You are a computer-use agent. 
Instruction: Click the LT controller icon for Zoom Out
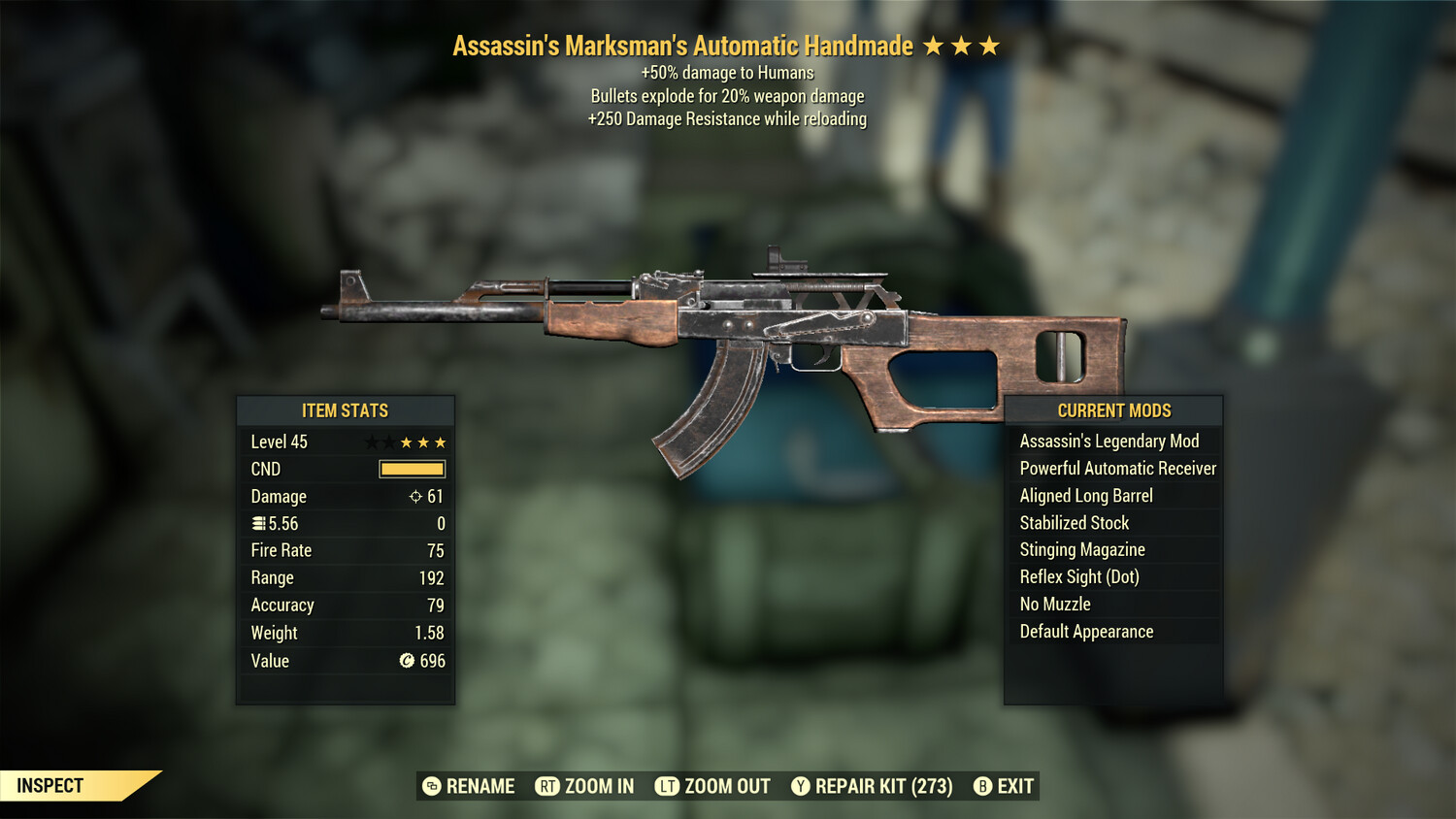pyautogui.click(x=668, y=786)
